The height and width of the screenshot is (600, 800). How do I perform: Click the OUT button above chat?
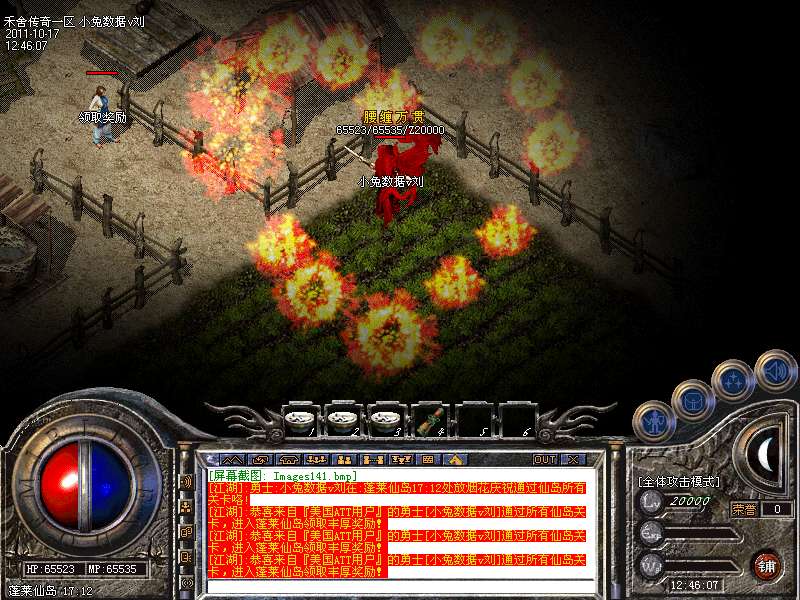tap(545, 459)
